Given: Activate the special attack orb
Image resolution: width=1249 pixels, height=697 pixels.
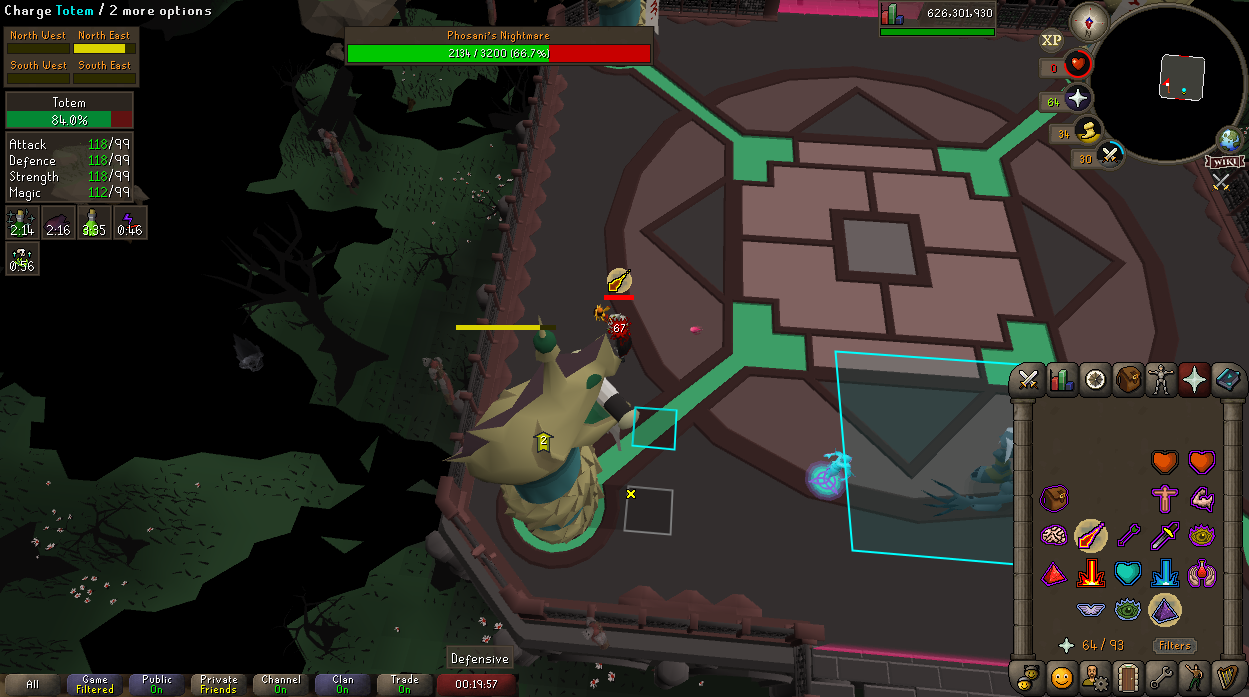Looking at the screenshot, I should click(x=1110, y=156).
